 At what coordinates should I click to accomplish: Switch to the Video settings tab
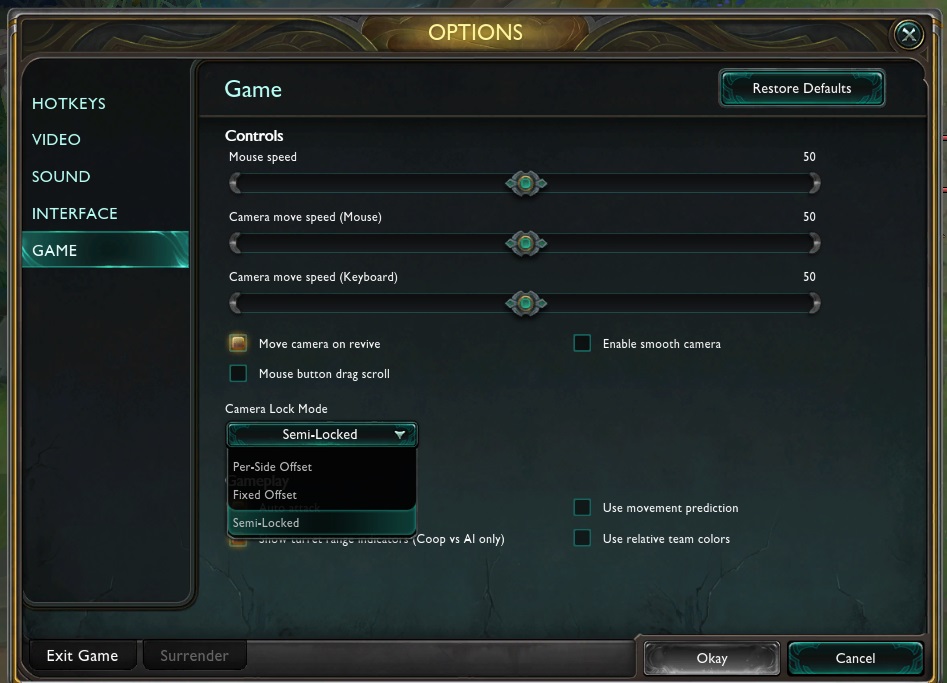pyautogui.click(x=56, y=140)
